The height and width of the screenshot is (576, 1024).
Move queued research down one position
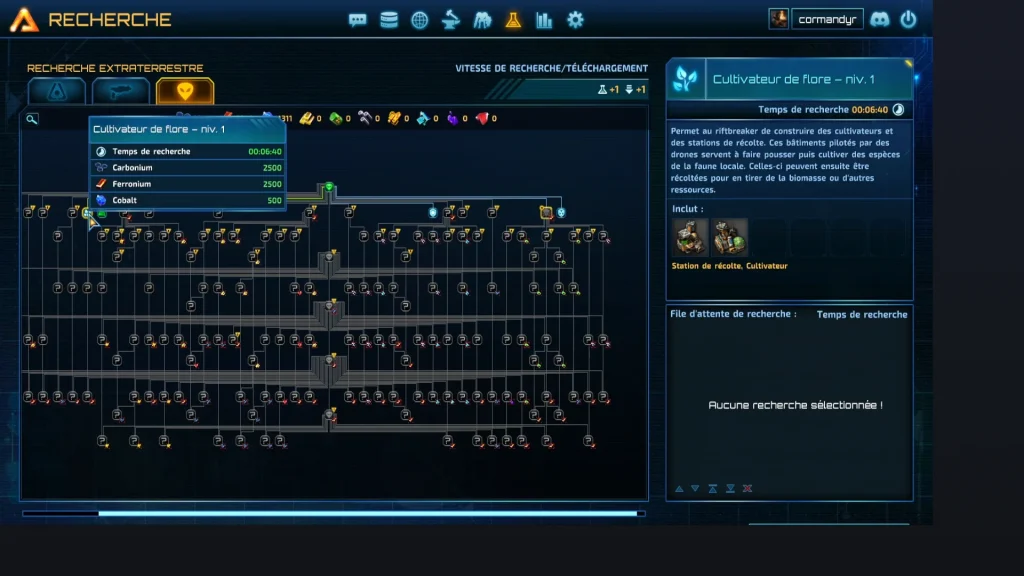pos(695,489)
